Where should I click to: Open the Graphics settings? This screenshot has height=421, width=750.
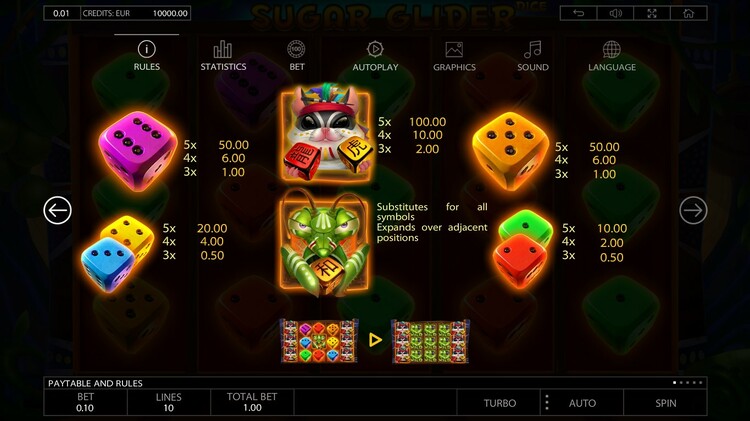(454, 56)
